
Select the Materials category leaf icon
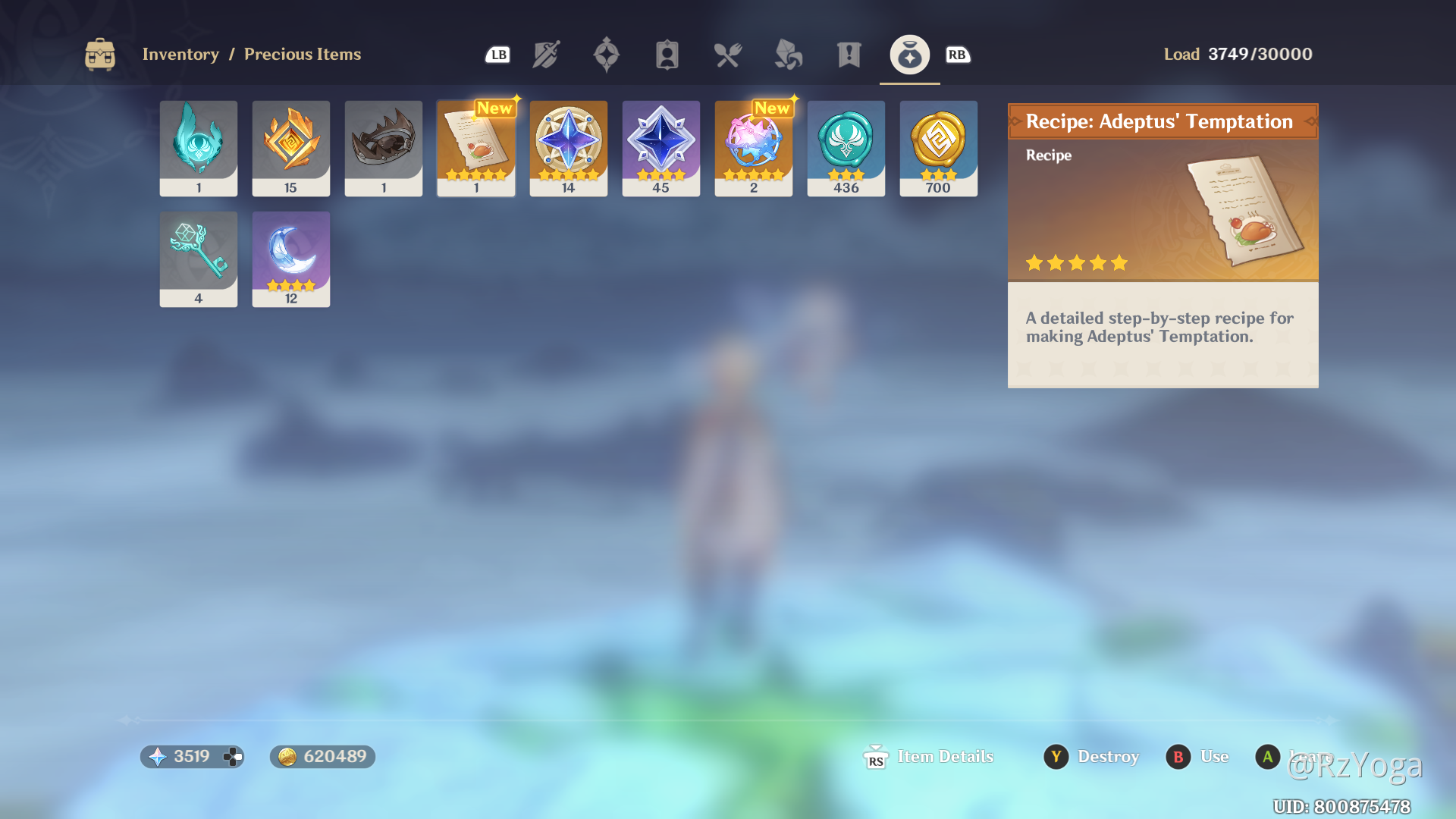tap(787, 54)
